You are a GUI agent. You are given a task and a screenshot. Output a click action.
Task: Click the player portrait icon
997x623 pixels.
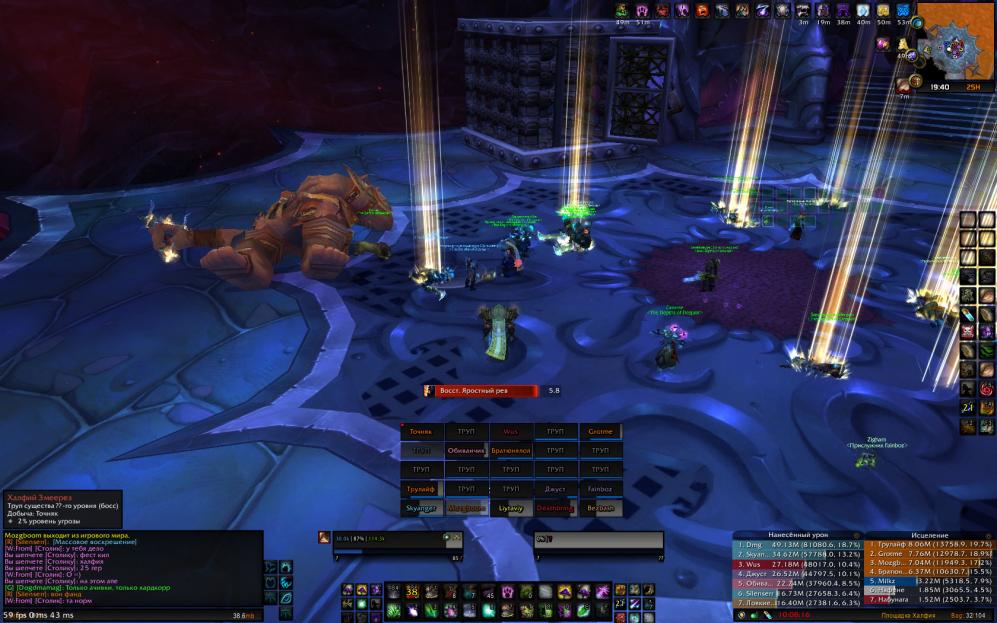click(x=325, y=538)
